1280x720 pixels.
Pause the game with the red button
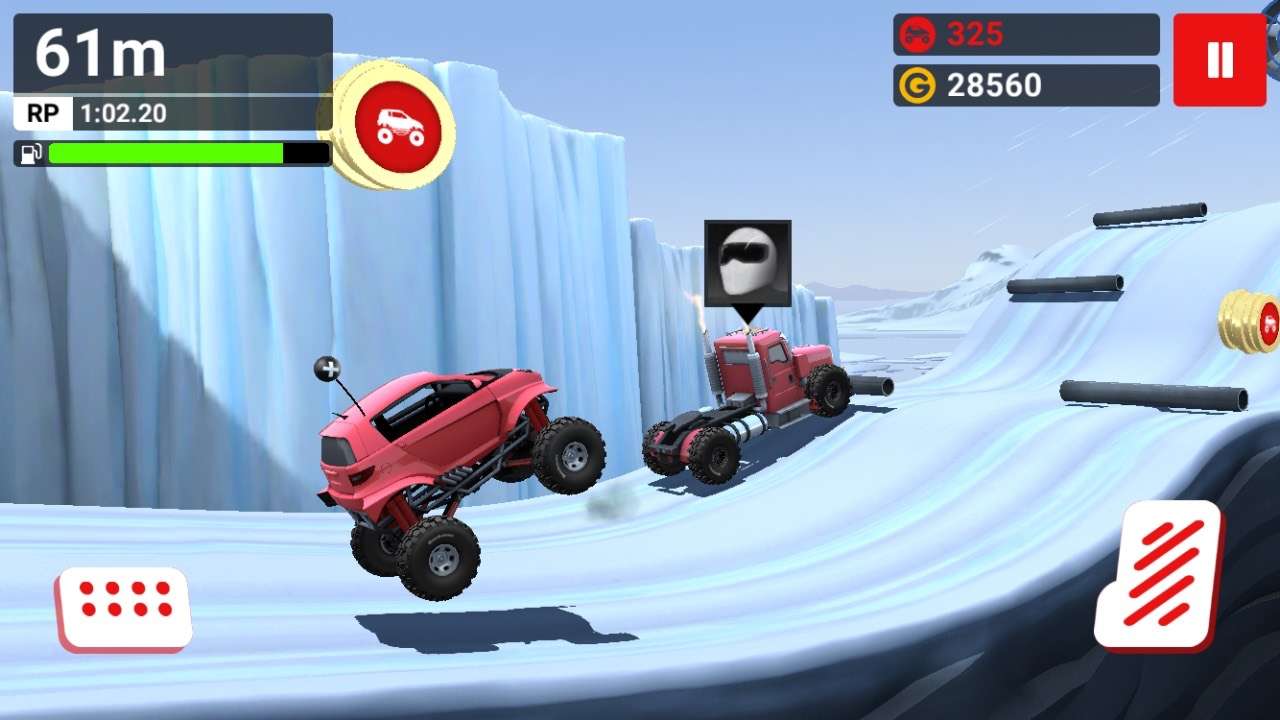[x=1219, y=60]
